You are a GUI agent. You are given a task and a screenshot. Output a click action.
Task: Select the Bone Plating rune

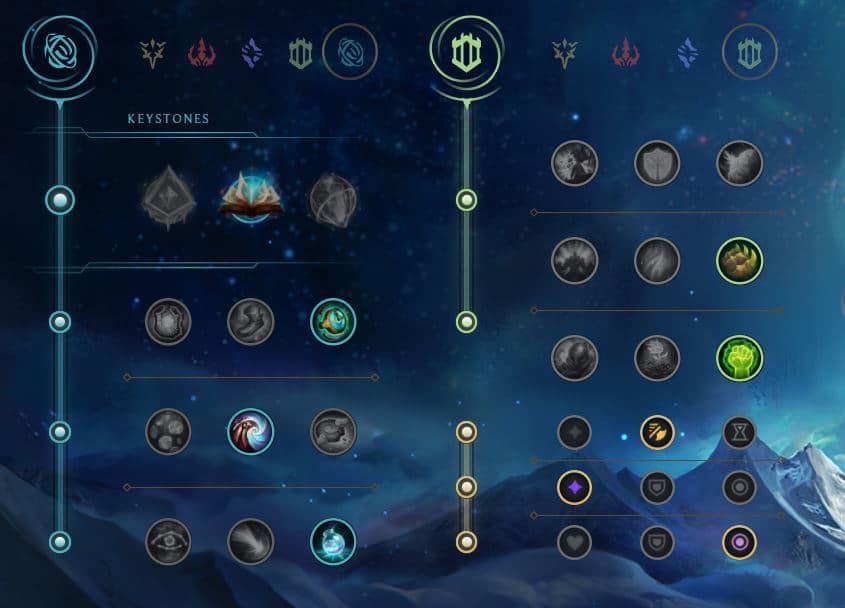click(740, 261)
